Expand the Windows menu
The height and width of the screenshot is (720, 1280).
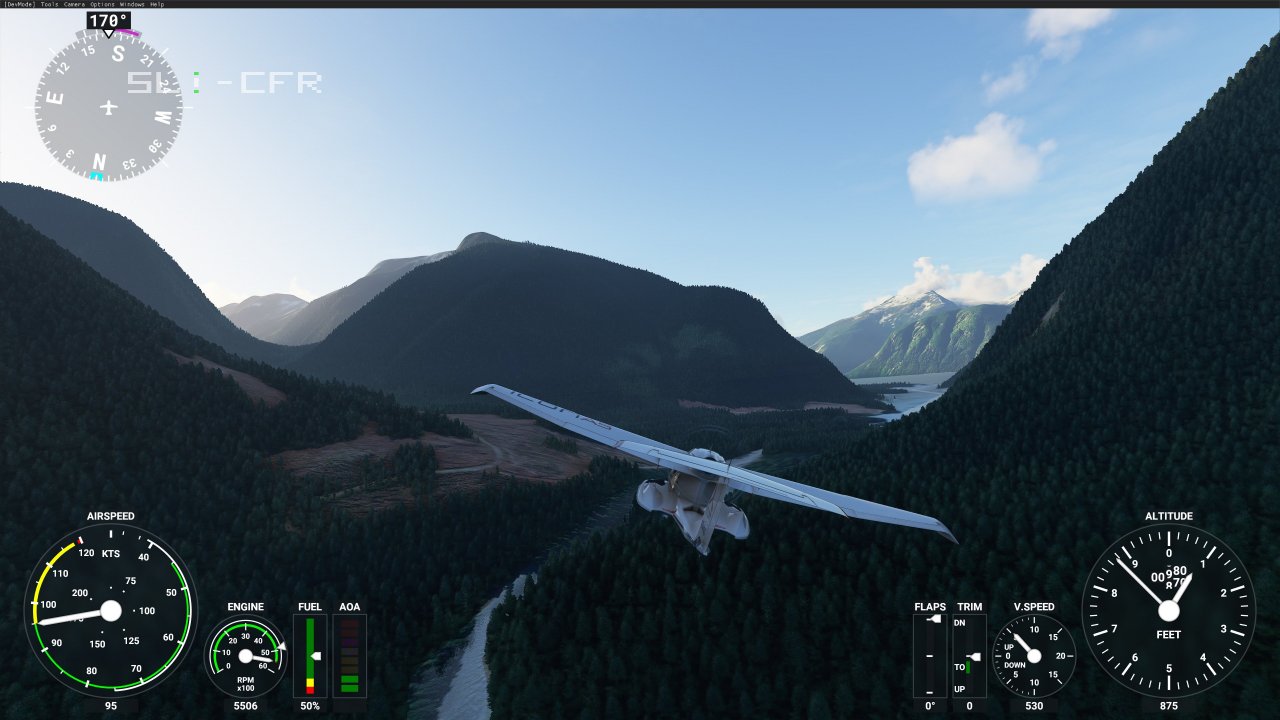pyautogui.click(x=131, y=4)
